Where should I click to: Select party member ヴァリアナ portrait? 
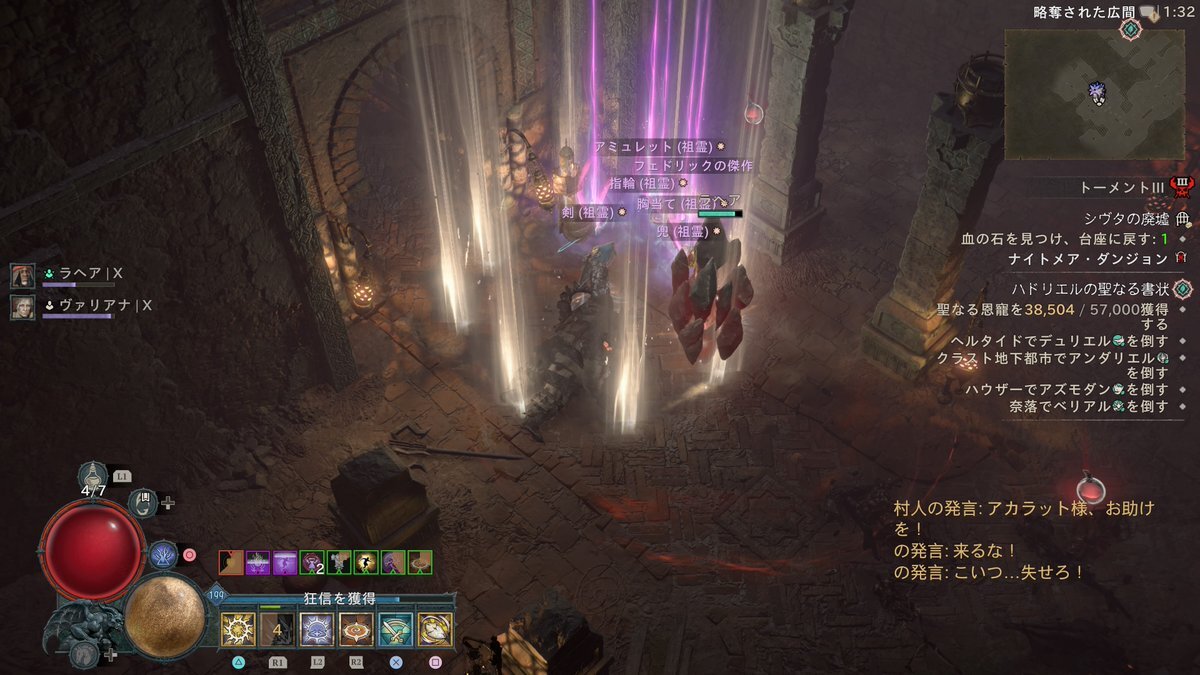(x=23, y=307)
